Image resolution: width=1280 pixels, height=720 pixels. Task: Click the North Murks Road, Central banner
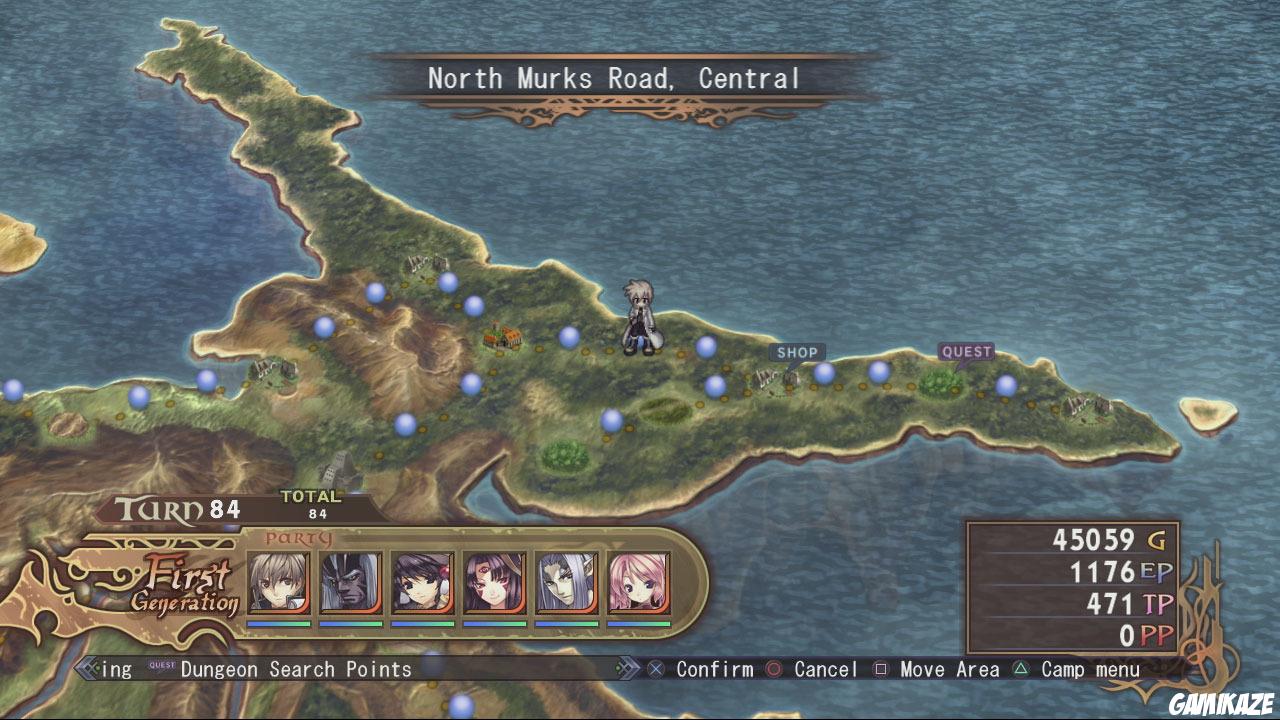(x=614, y=77)
